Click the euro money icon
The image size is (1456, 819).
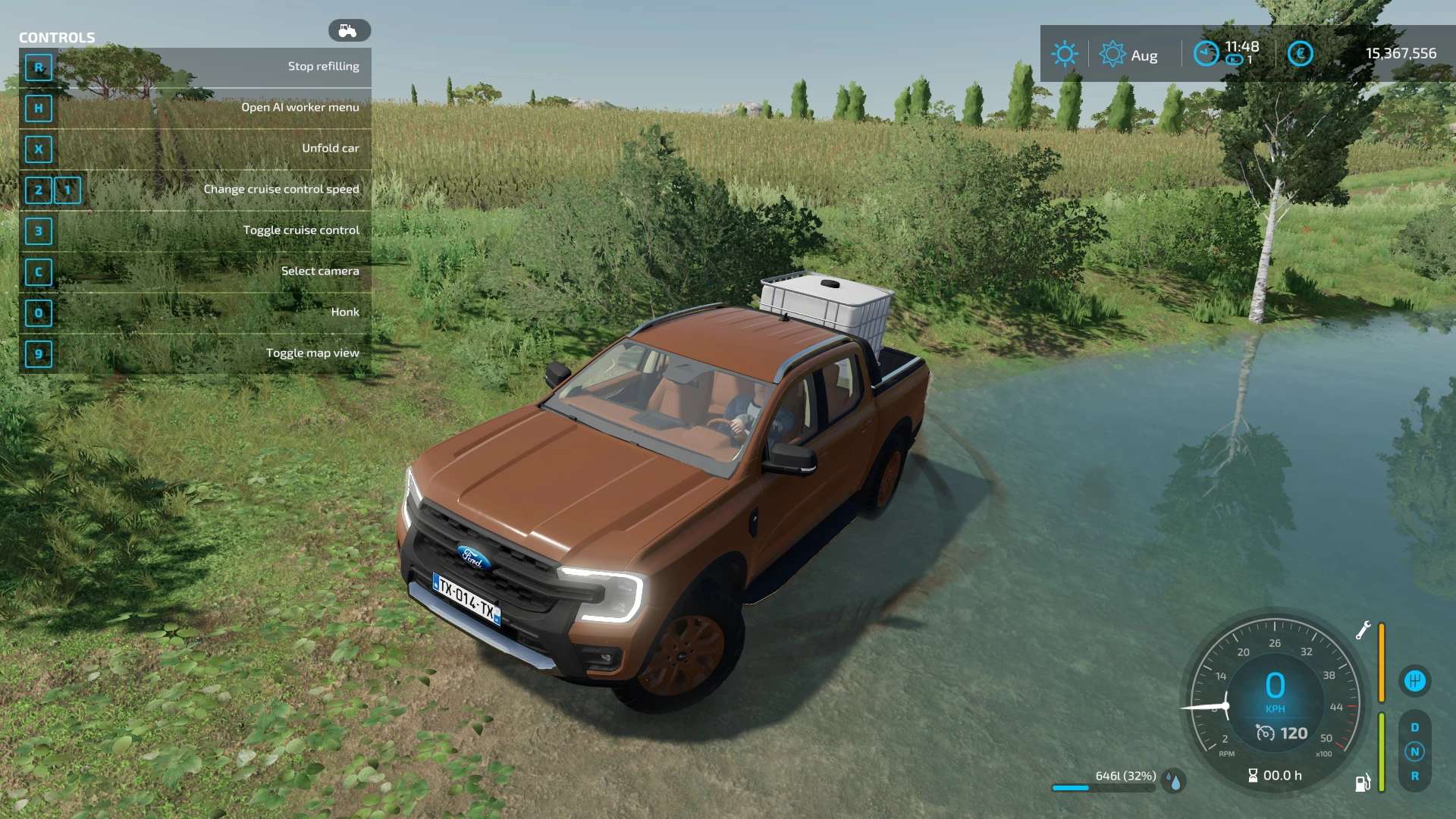1300,53
